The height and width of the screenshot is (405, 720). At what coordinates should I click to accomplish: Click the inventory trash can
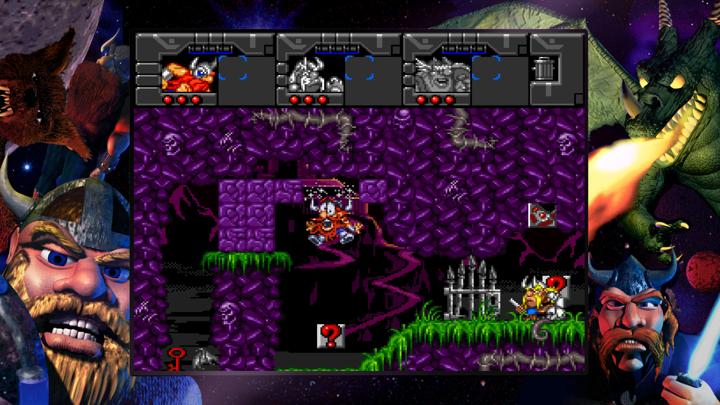click(x=545, y=69)
